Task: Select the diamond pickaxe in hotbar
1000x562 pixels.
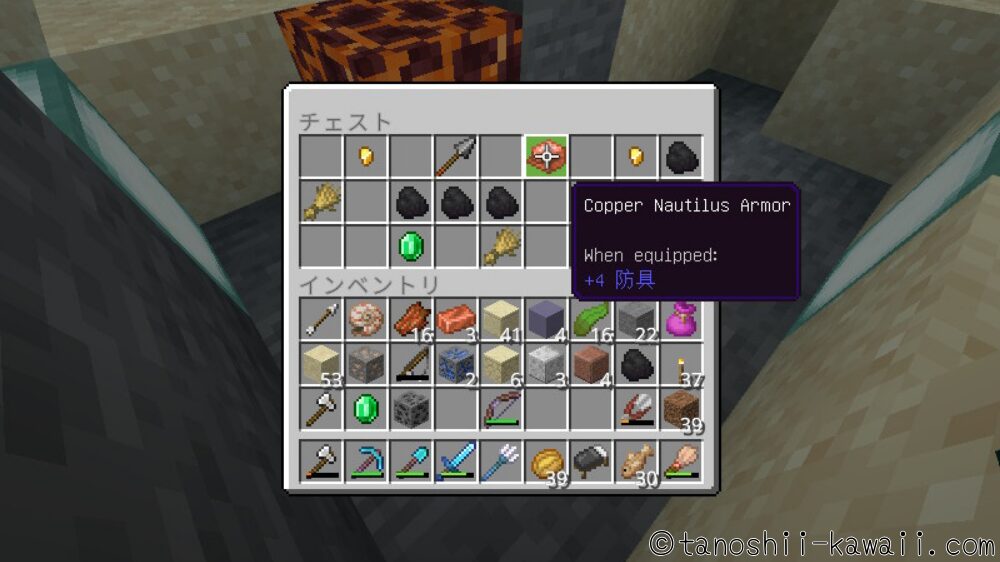Action: 365,462
